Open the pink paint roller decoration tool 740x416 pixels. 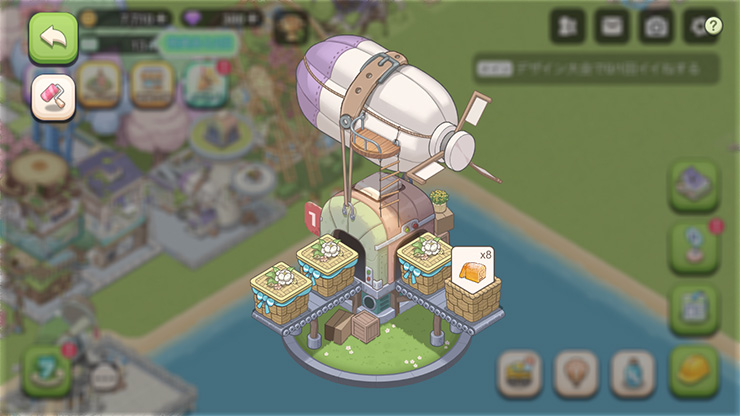(53, 97)
